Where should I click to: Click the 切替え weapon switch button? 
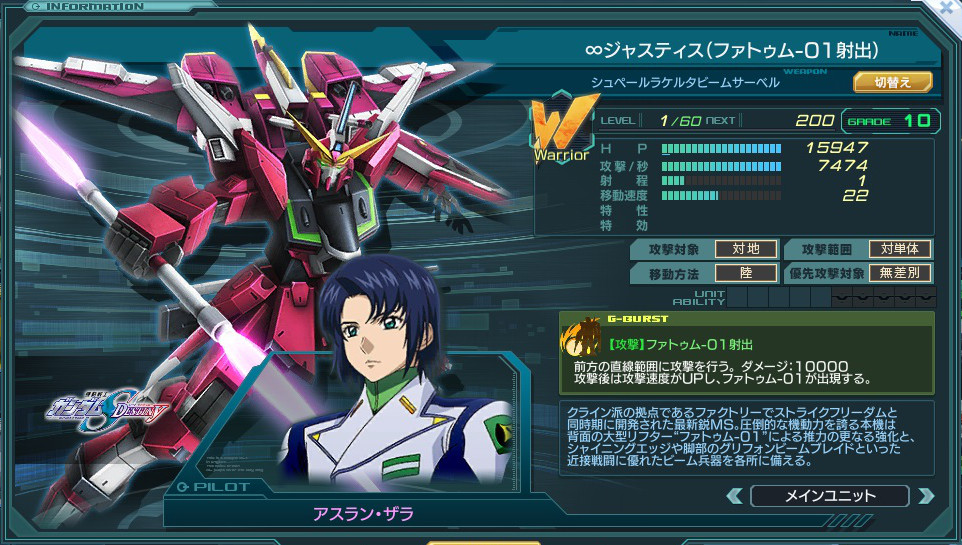coord(892,82)
